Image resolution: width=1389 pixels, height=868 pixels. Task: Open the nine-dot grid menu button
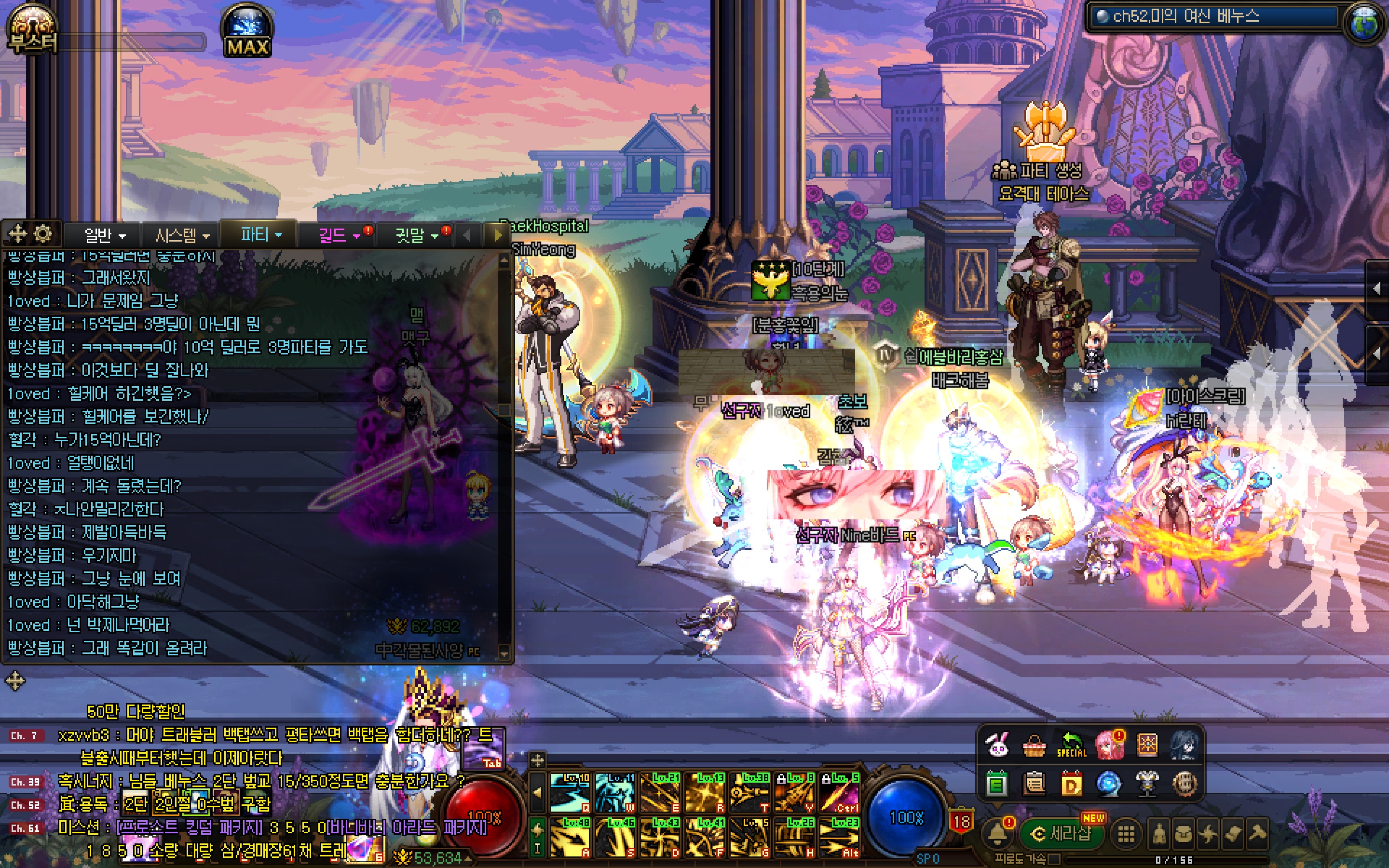tap(1126, 834)
